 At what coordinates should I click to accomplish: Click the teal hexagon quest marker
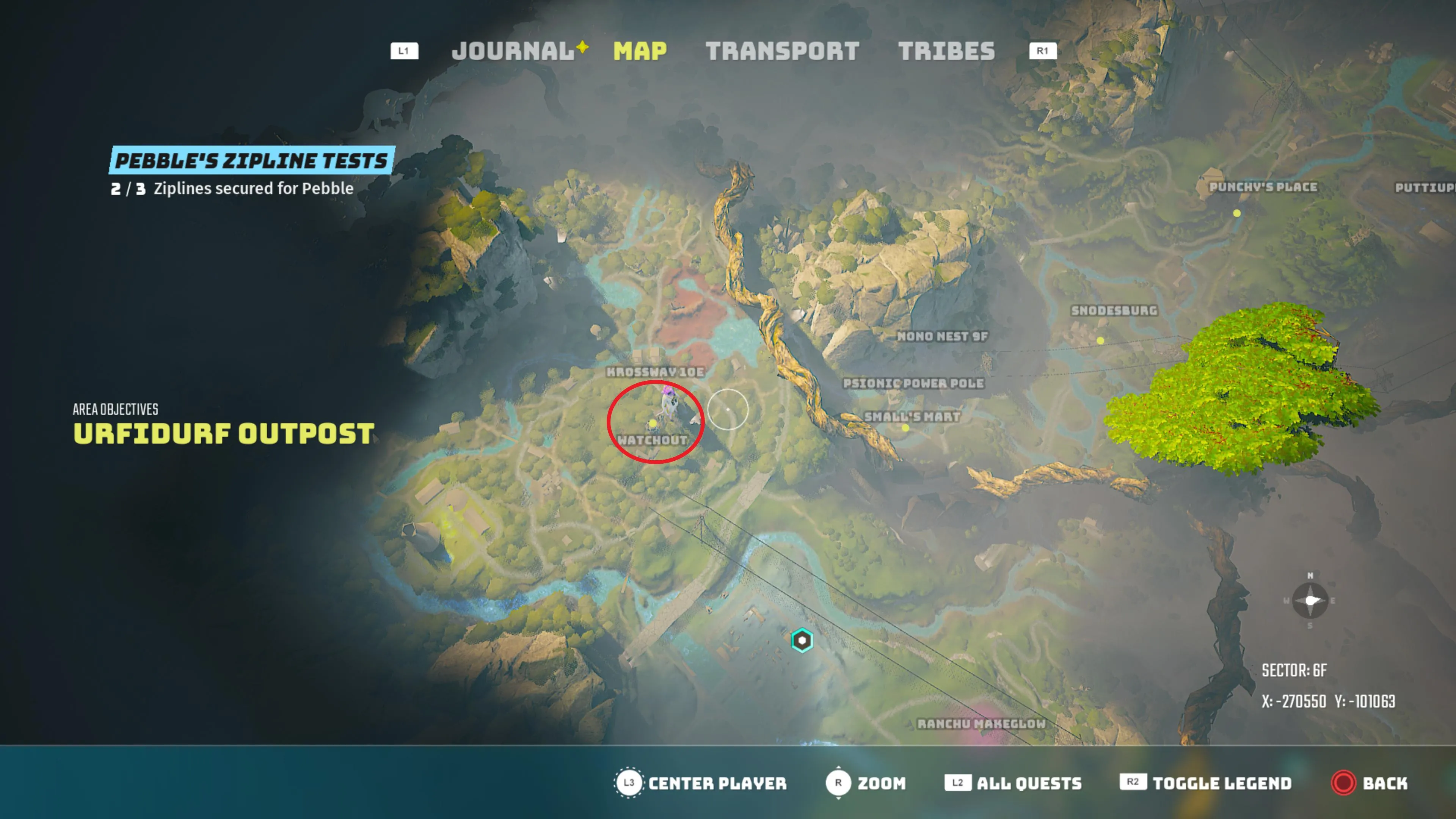tap(802, 640)
